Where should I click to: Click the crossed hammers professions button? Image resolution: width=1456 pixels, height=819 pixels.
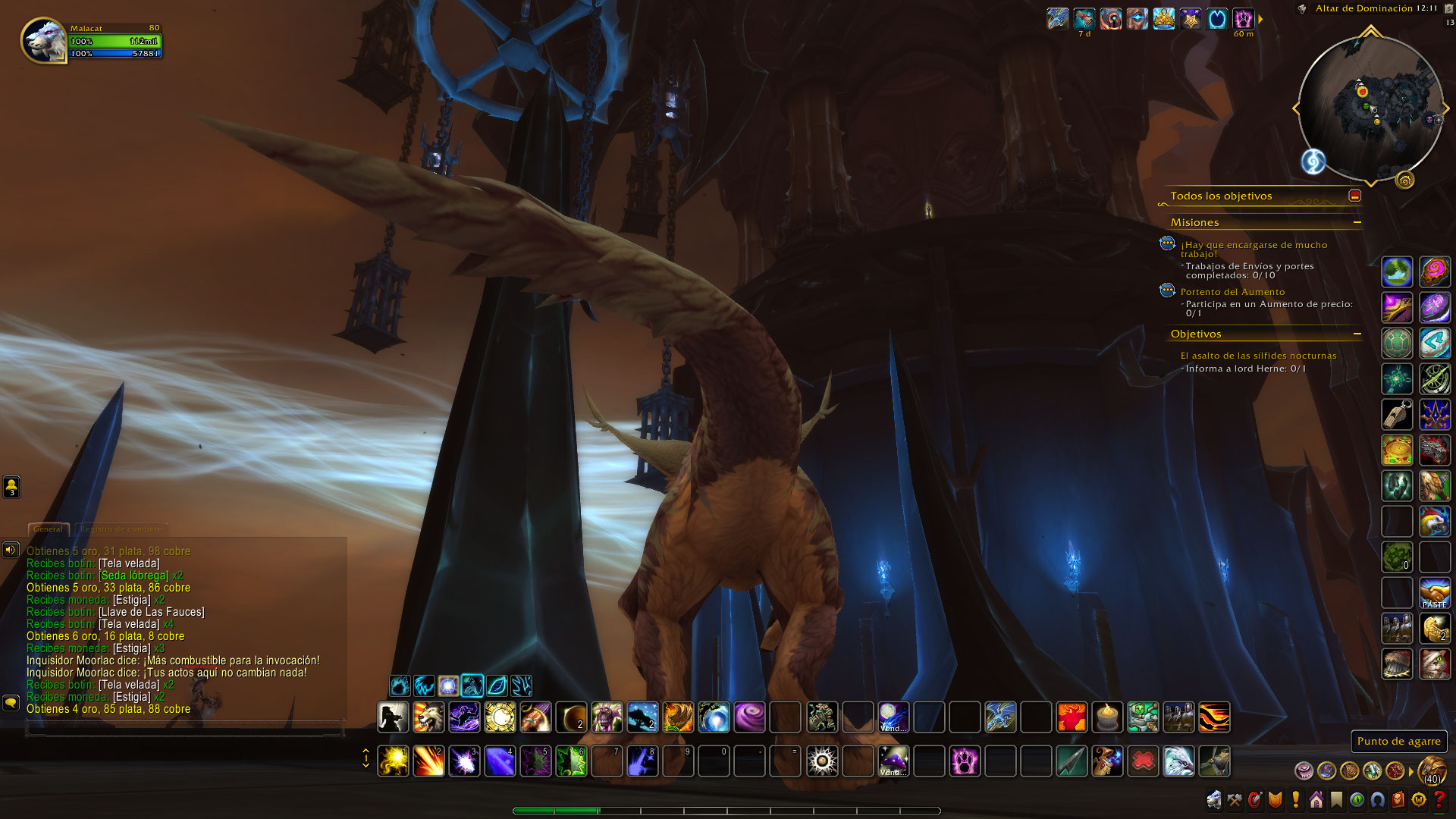pyautogui.click(x=1235, y=800)
